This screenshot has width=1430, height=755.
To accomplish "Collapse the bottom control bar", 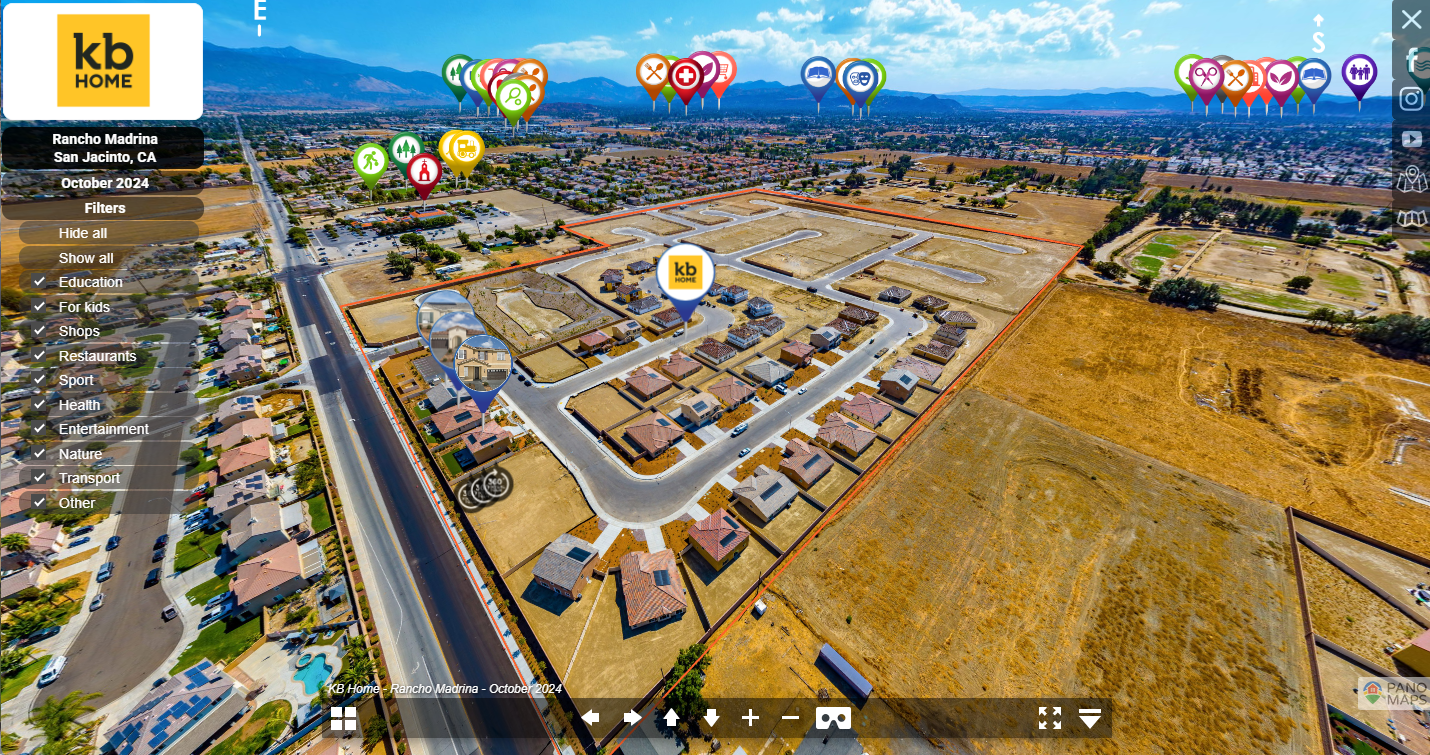I will coord(1090,718).
